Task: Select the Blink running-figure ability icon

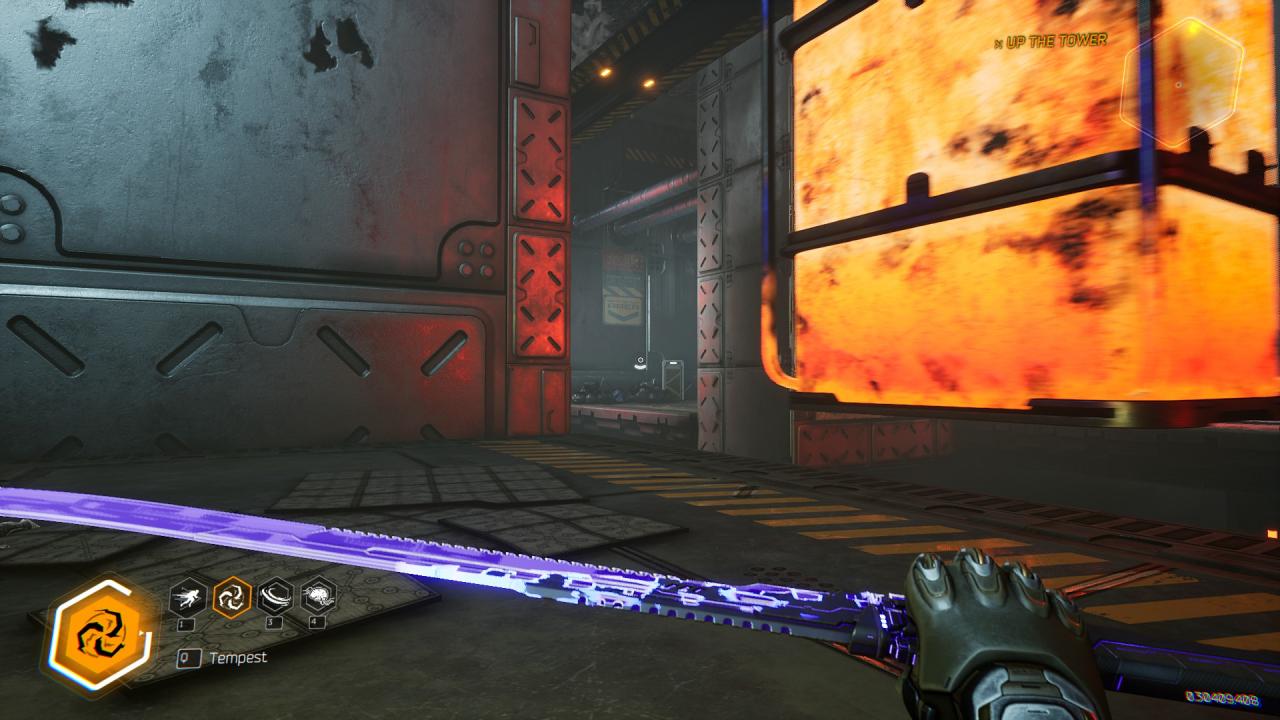Action: pos(188,597)
